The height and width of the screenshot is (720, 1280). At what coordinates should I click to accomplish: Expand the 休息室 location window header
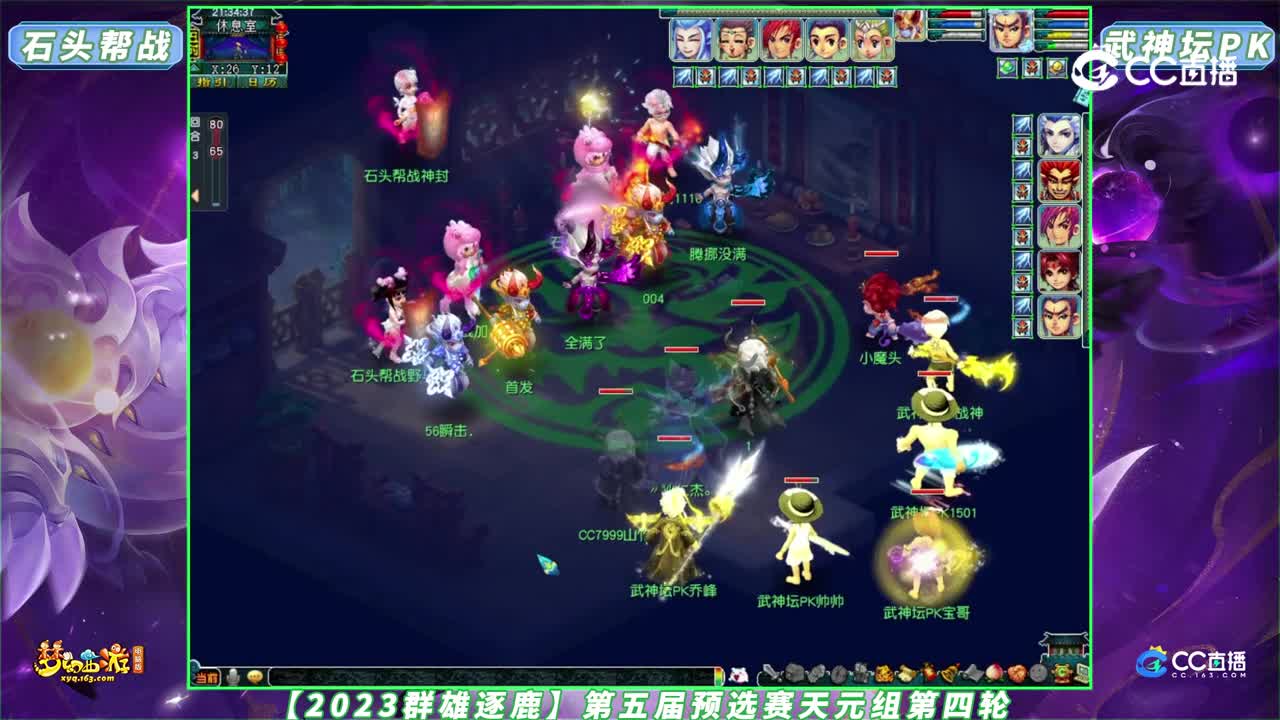click(237, 25)
